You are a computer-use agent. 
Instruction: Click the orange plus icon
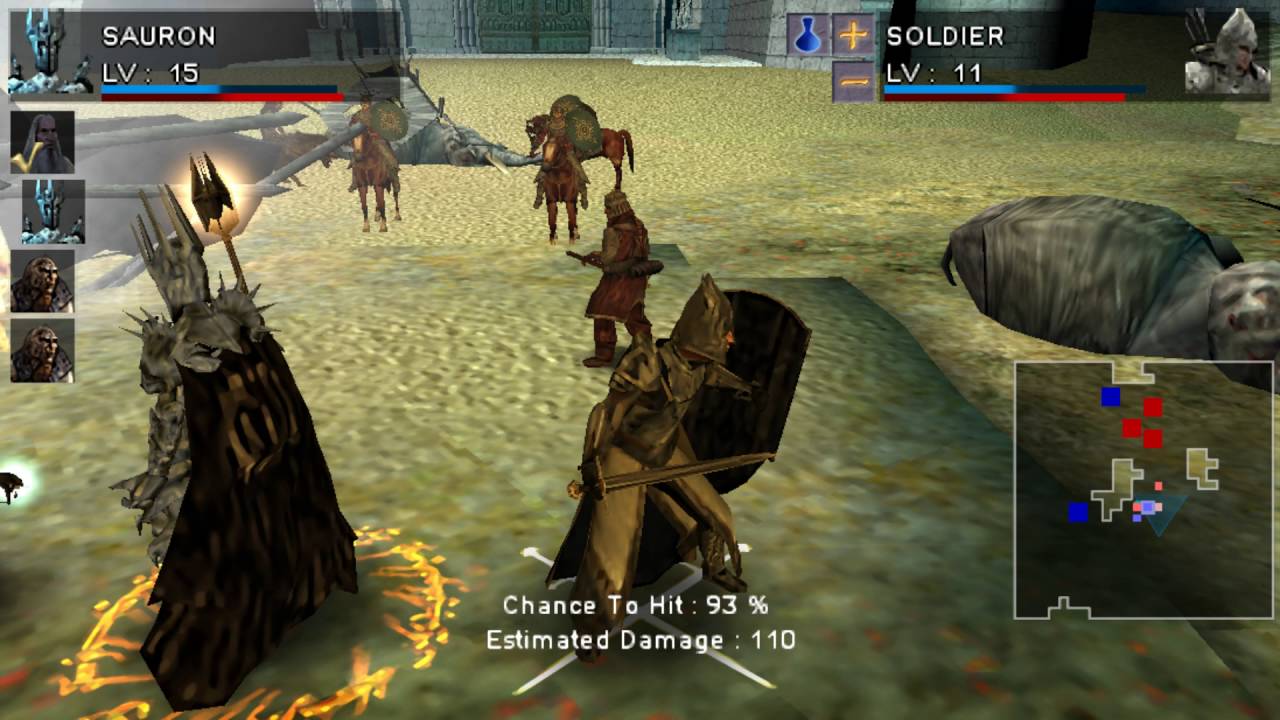853,35
